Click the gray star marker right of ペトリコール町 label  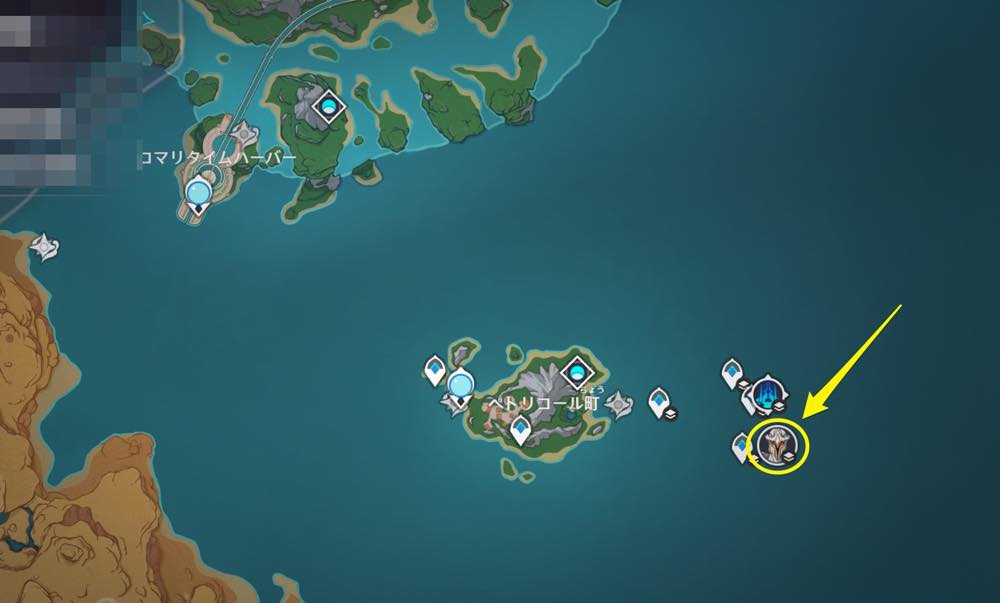619,403
